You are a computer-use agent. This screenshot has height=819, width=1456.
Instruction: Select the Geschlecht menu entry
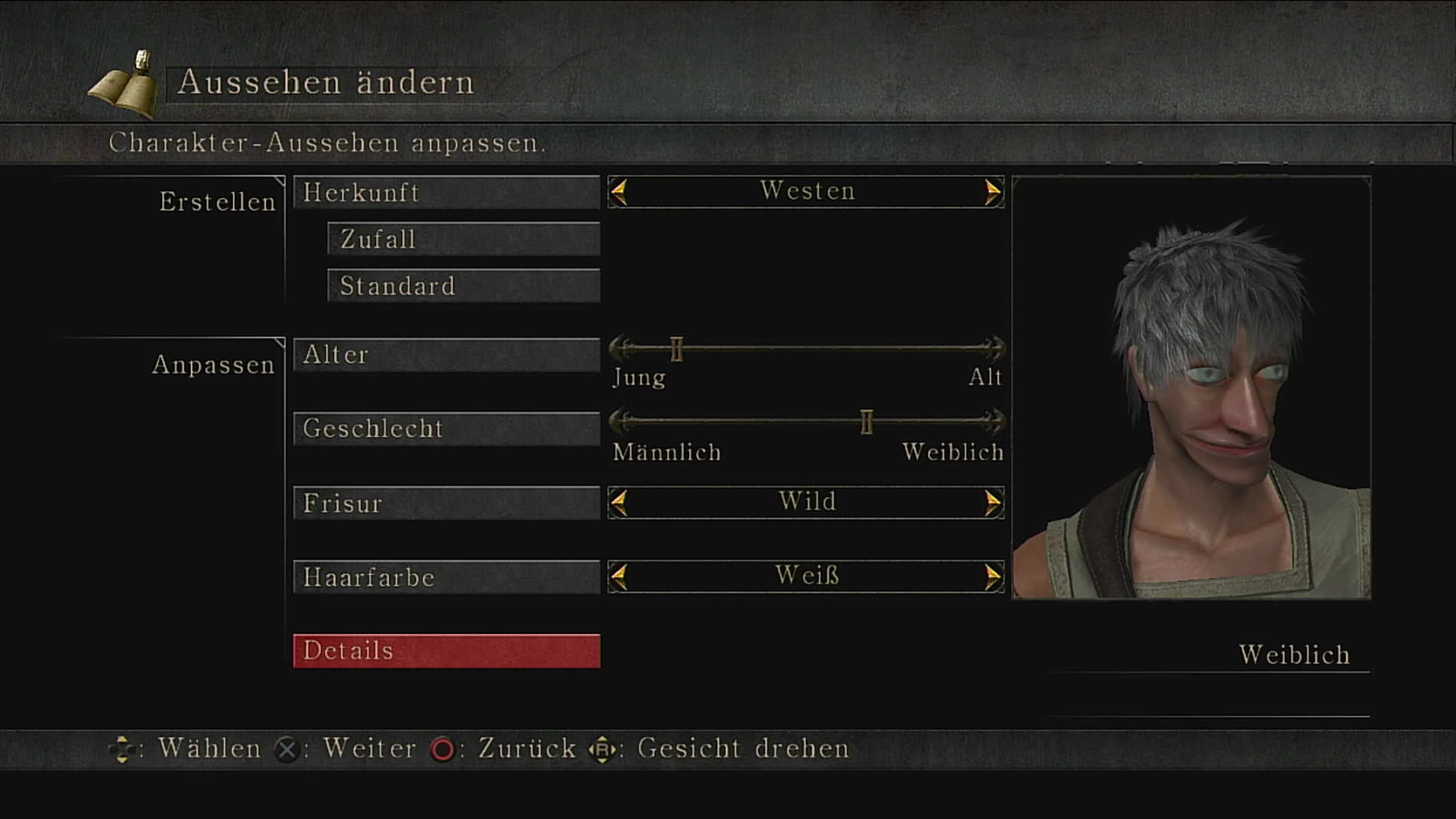click(446, 428)
